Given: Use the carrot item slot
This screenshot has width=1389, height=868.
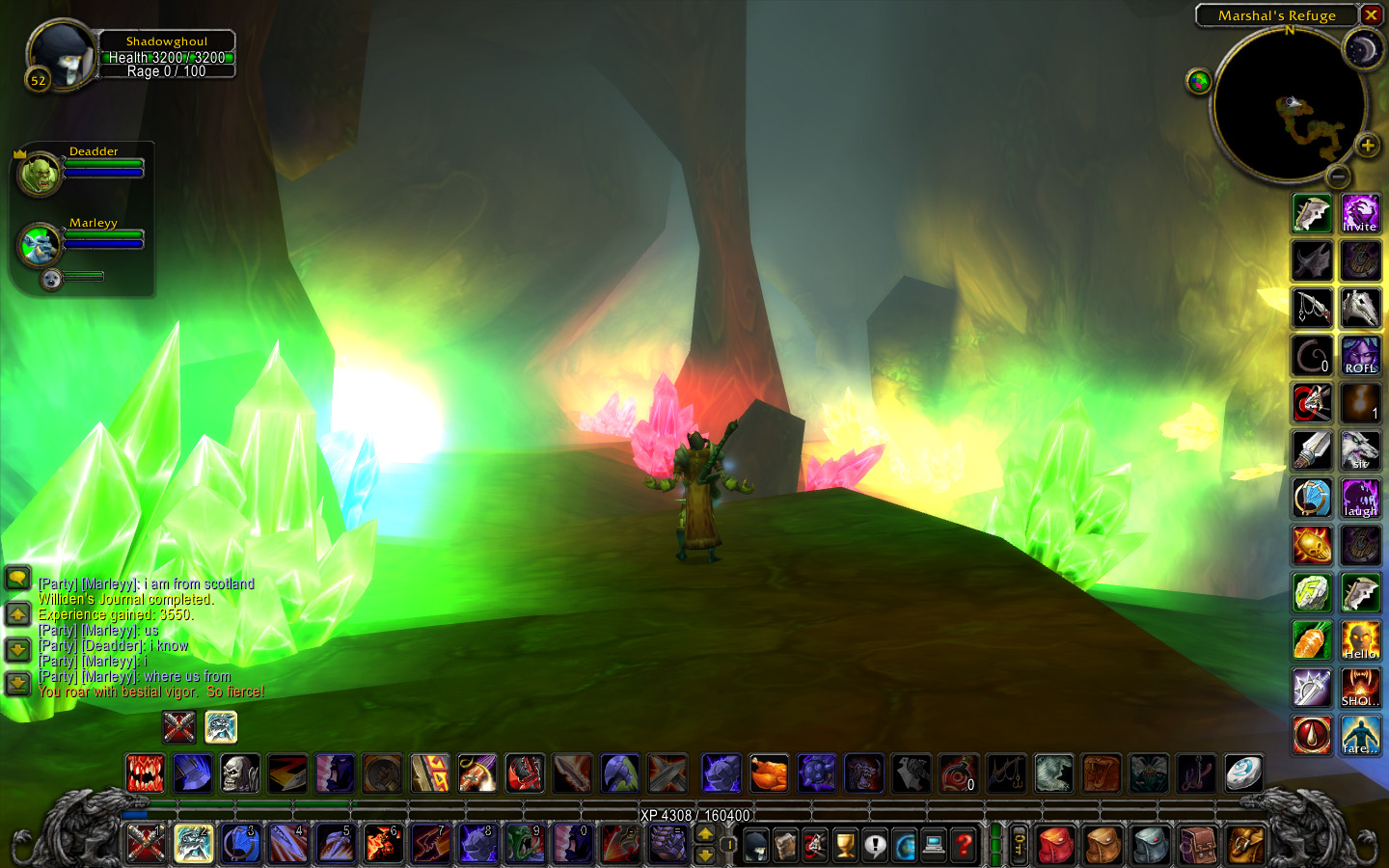Looking at the screenshot, I should tap(1312, 639).
